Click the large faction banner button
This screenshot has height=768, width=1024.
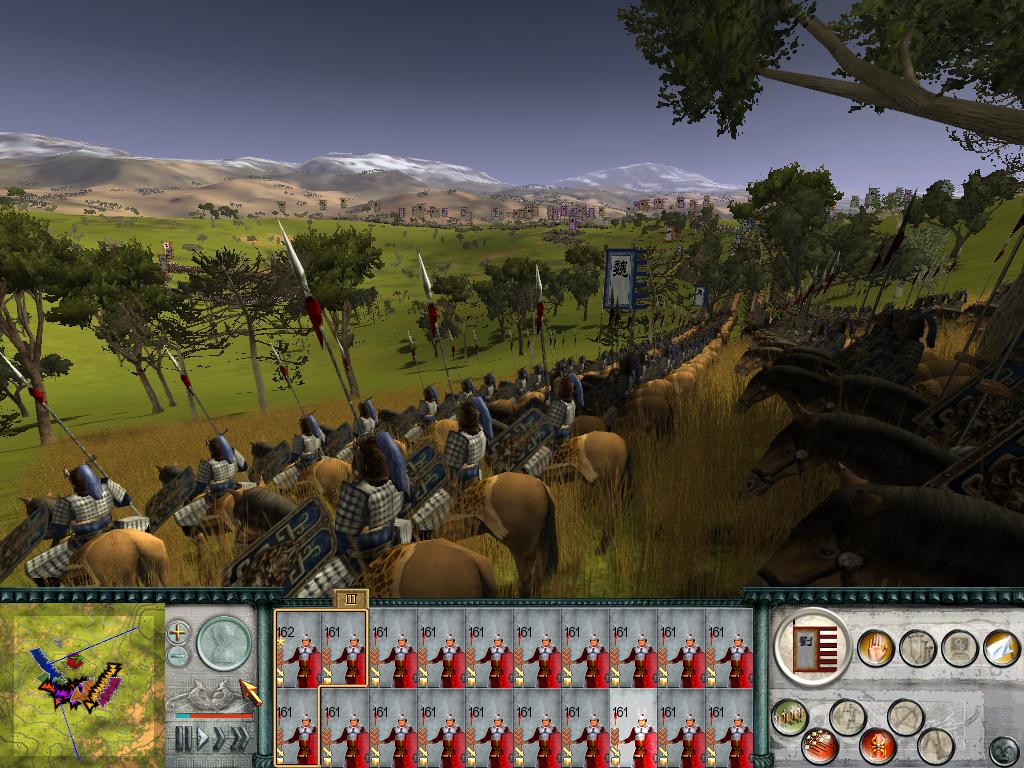[x=812, y=645]
